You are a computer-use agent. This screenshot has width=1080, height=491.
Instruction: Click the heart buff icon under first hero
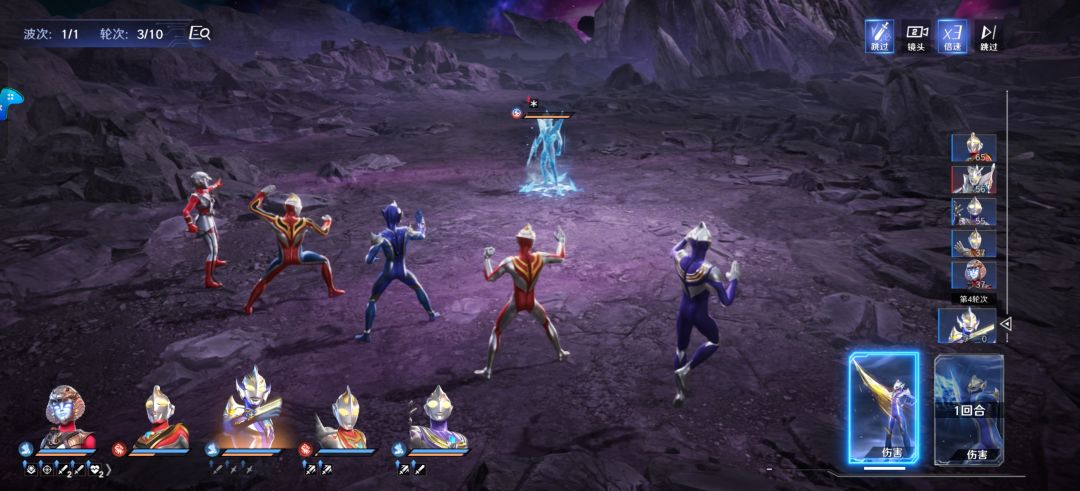coord(95,468)
